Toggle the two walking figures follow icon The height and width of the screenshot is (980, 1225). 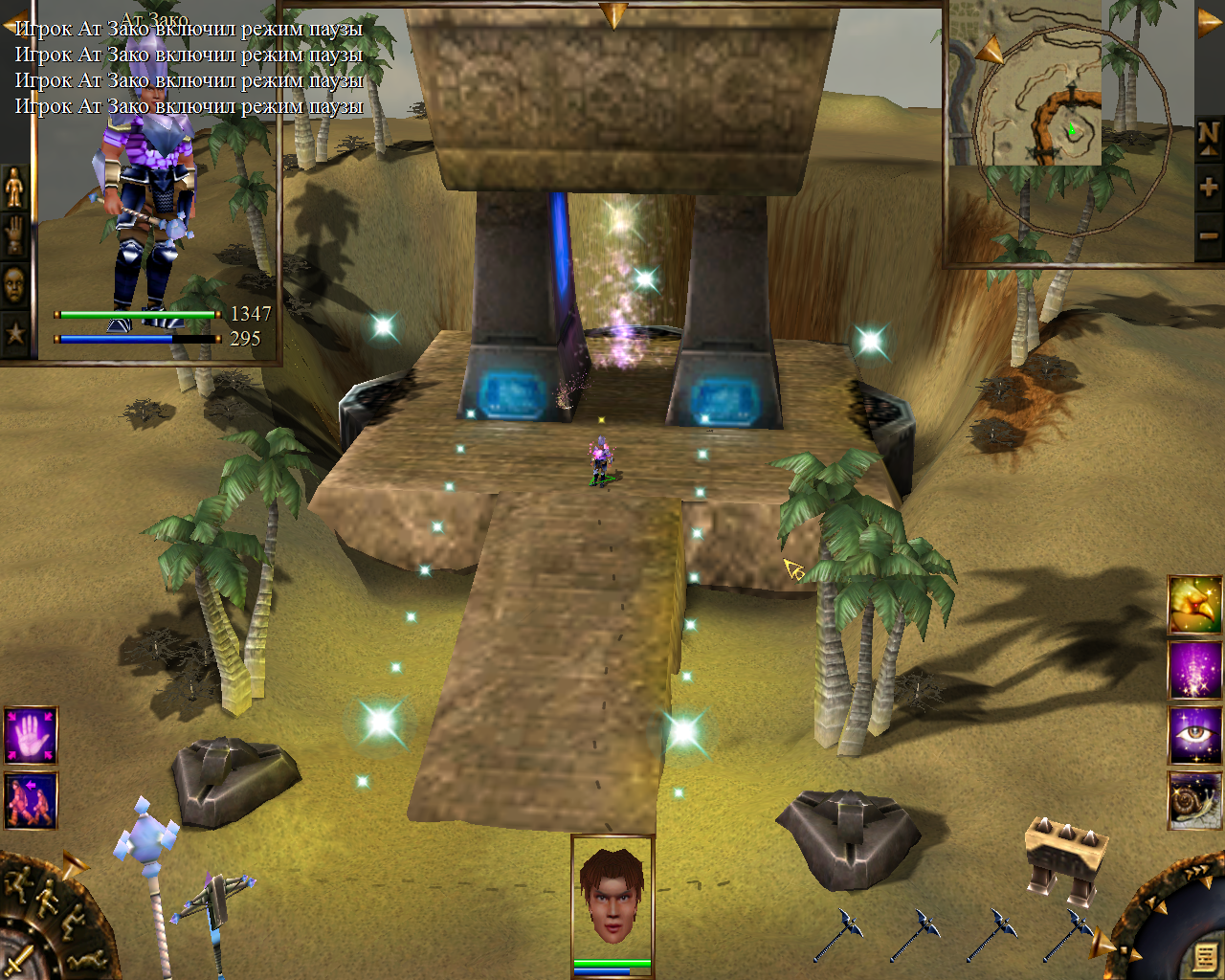point(31,800)
